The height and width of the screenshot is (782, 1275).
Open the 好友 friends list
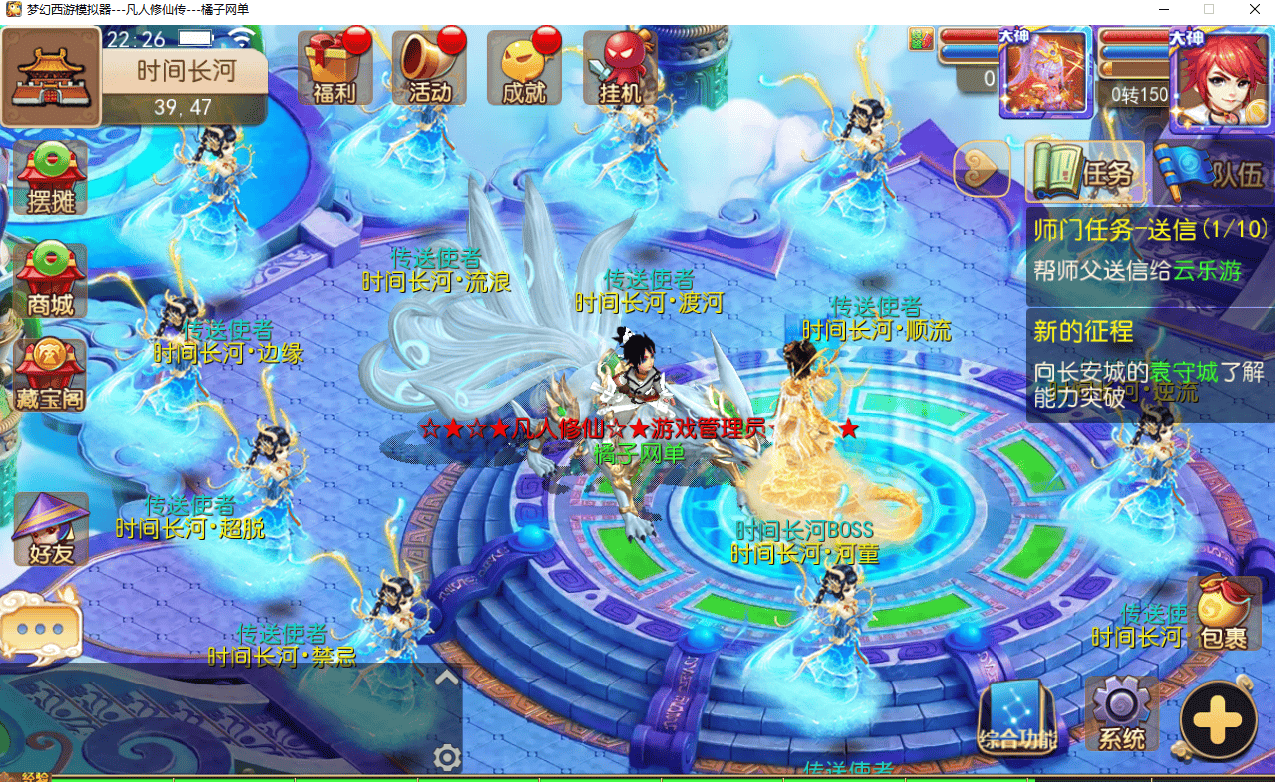pos(50,529)
